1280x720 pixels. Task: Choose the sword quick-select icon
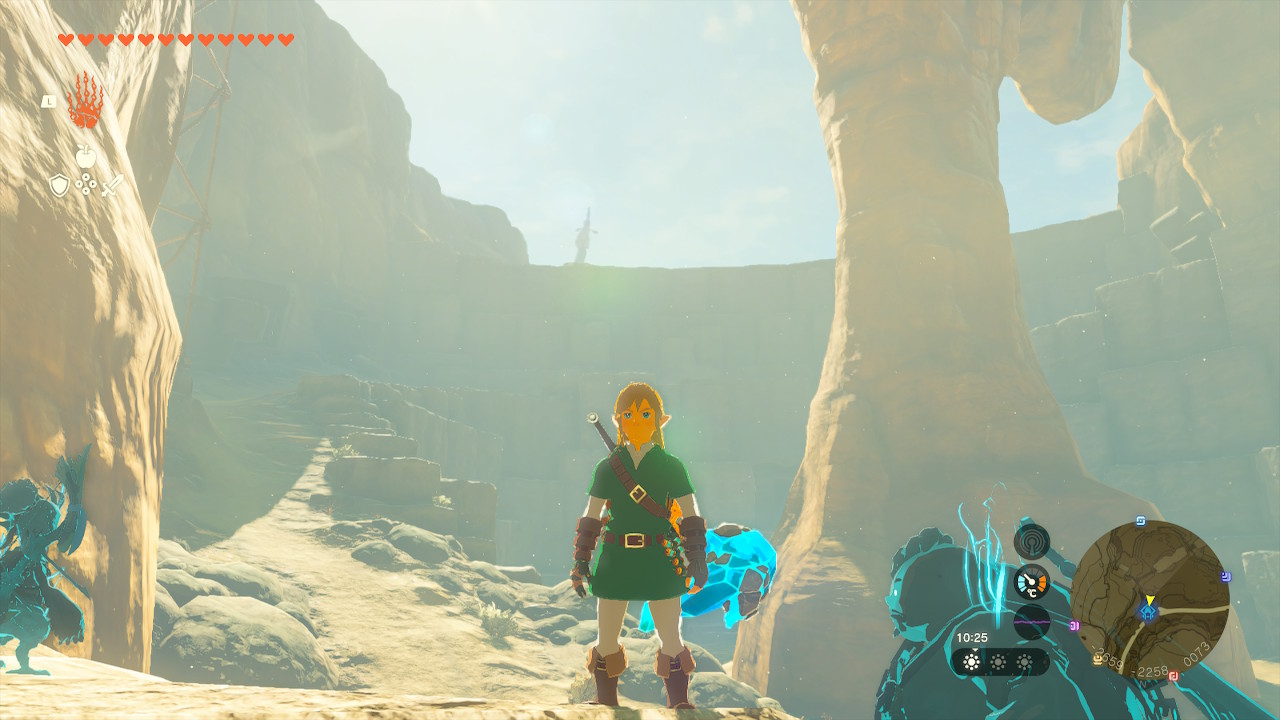tap(111, 185)
